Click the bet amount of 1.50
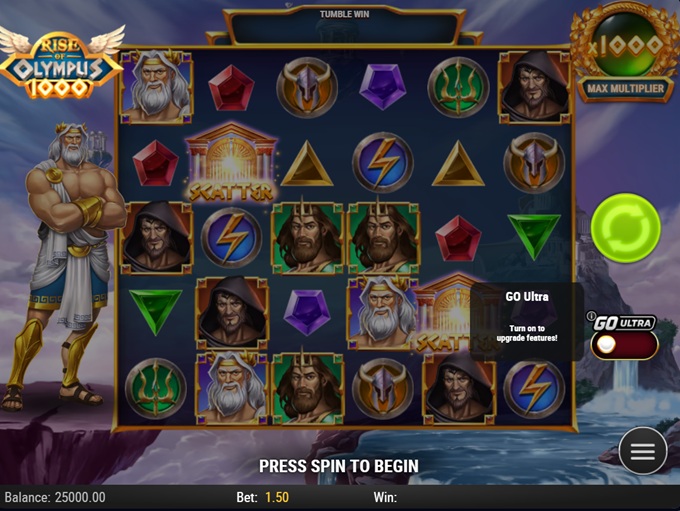Viewport: 680px width, 511px height. point(278,498)
